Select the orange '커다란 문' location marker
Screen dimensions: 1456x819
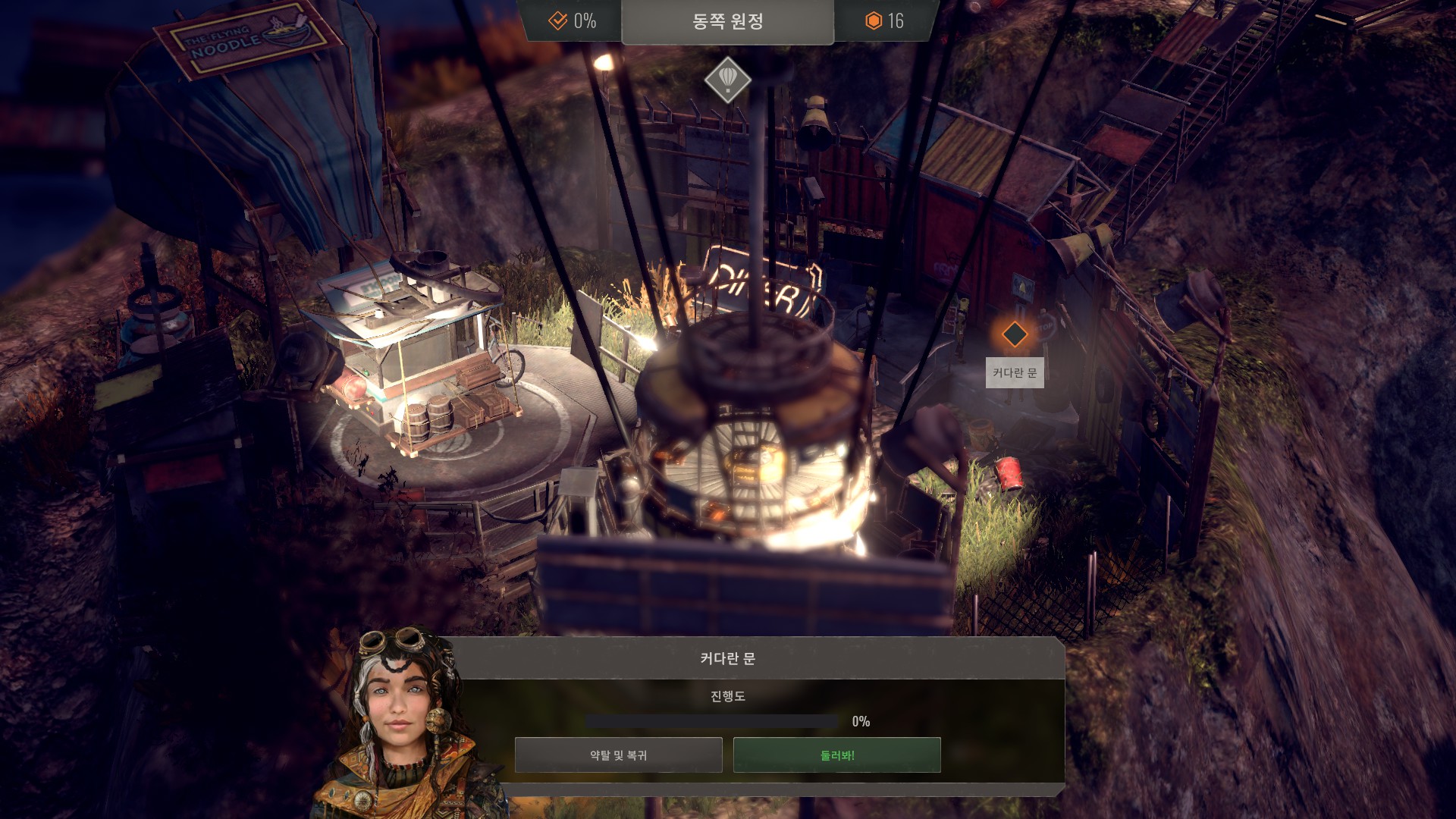click(x=1014, y=334)
